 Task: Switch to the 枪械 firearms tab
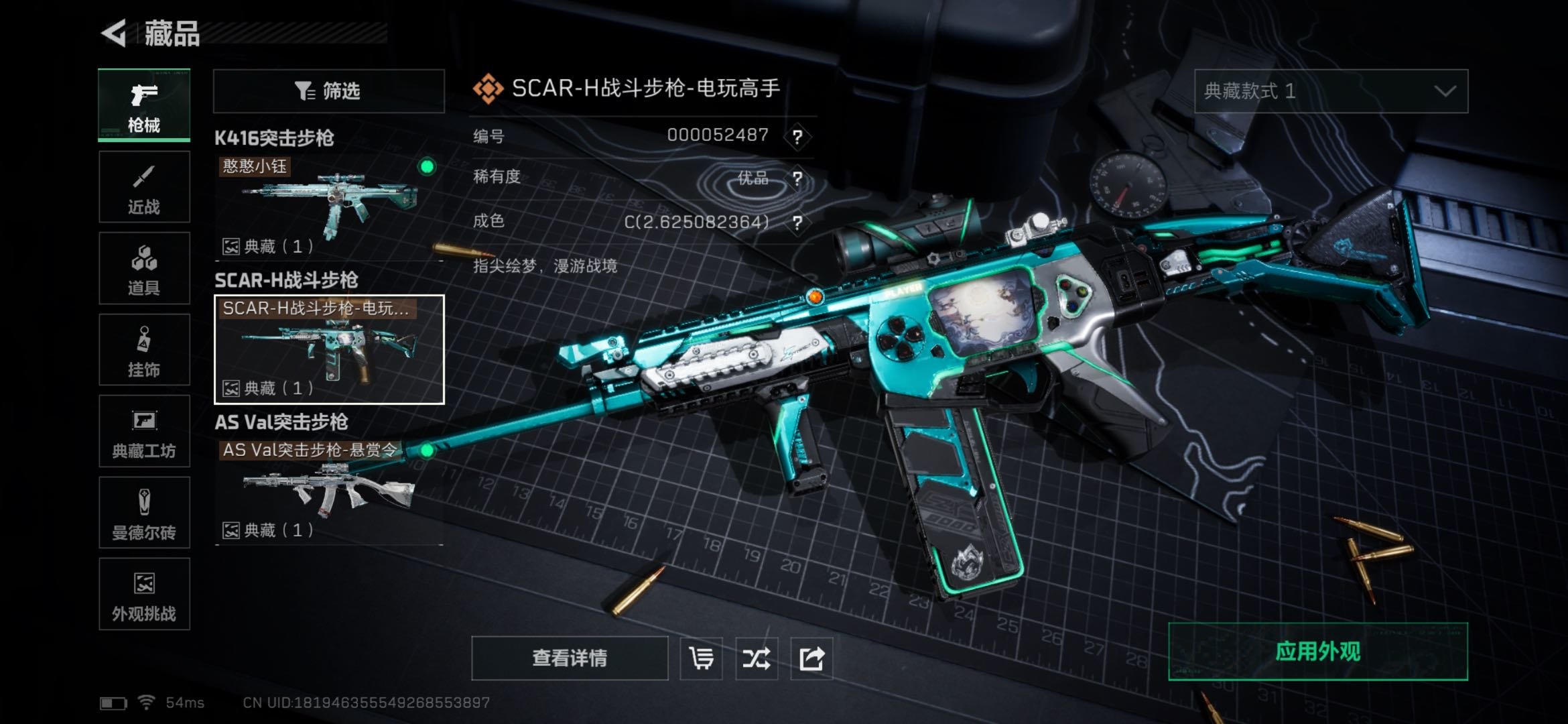tap(144, 105)
